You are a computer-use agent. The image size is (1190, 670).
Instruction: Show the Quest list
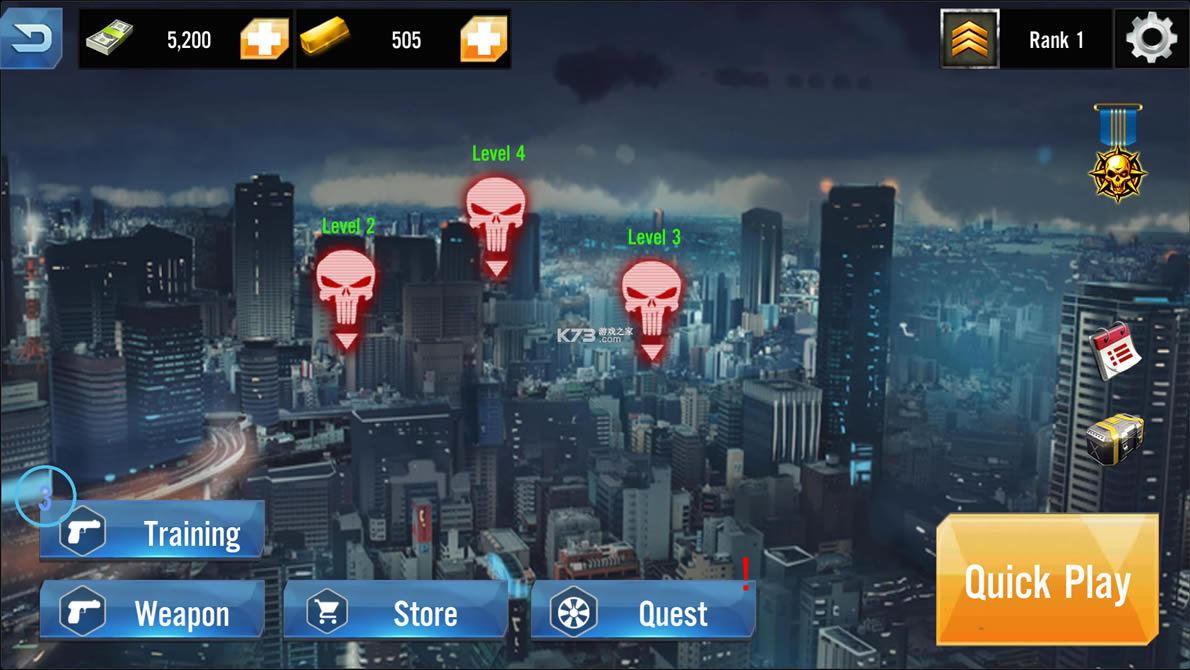(x=642, y=612)
